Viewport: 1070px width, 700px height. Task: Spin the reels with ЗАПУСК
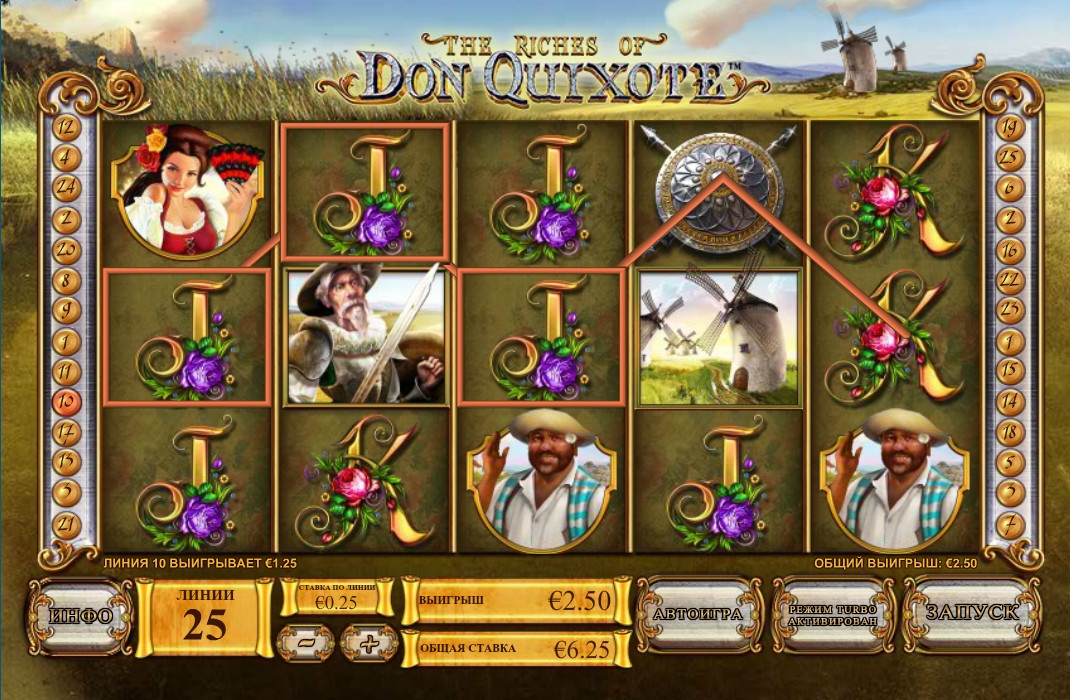[x=971, y=613]
